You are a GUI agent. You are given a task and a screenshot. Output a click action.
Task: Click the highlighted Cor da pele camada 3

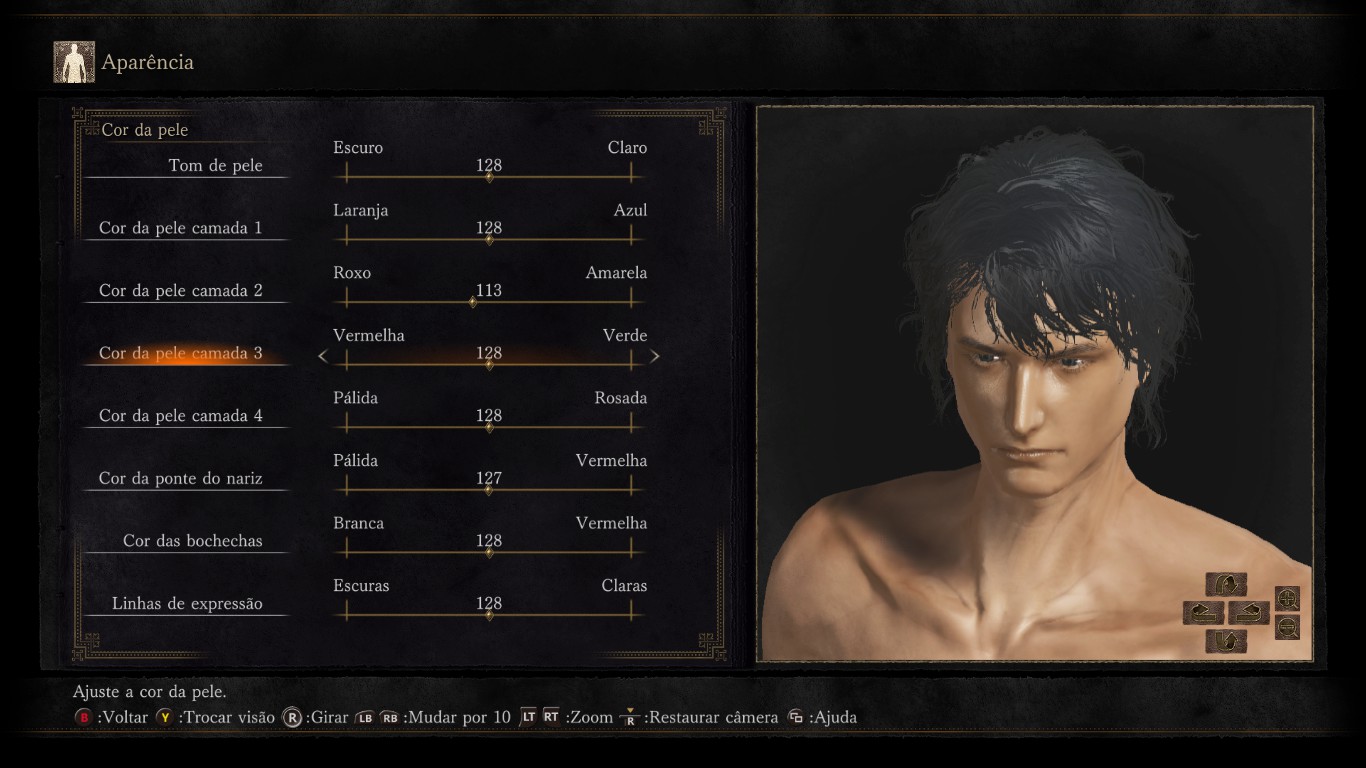[x=181, y=353]
